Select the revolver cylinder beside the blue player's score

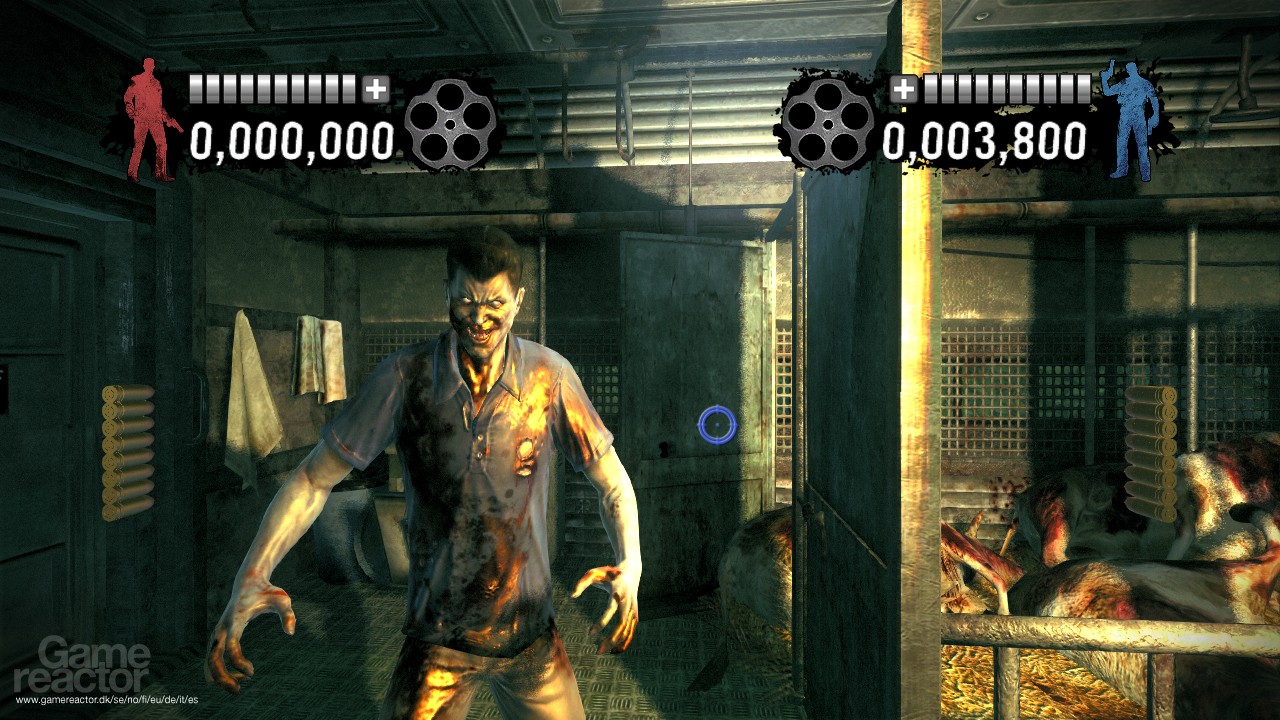tap(827, 124)
